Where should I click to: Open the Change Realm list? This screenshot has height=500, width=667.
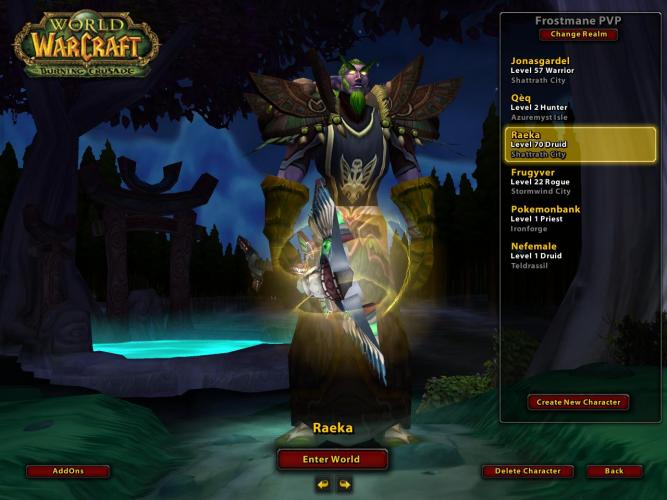pyautogui.click(x=578, y=35)
